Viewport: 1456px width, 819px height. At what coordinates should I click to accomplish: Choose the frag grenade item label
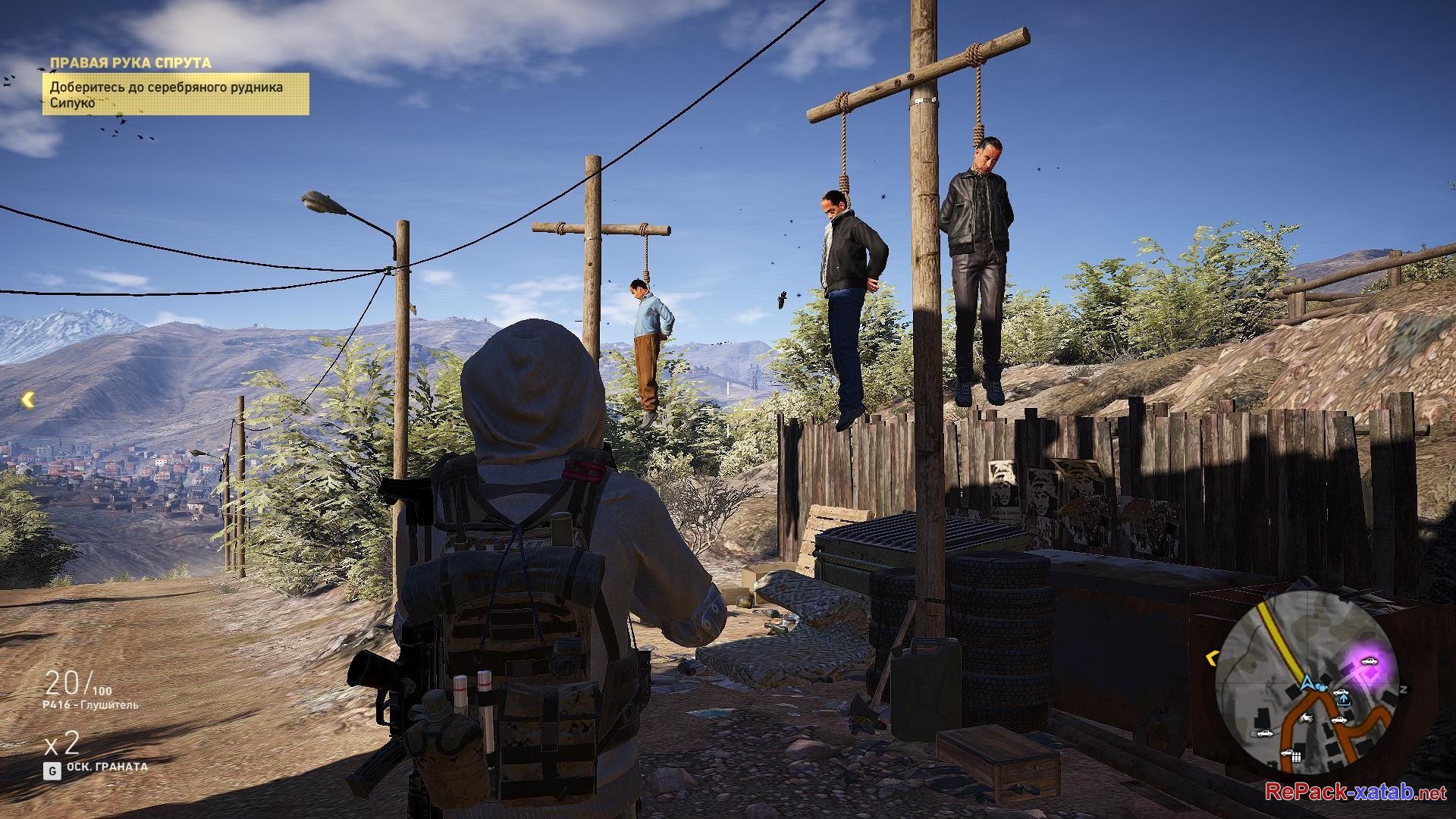[x=107, y=767]
